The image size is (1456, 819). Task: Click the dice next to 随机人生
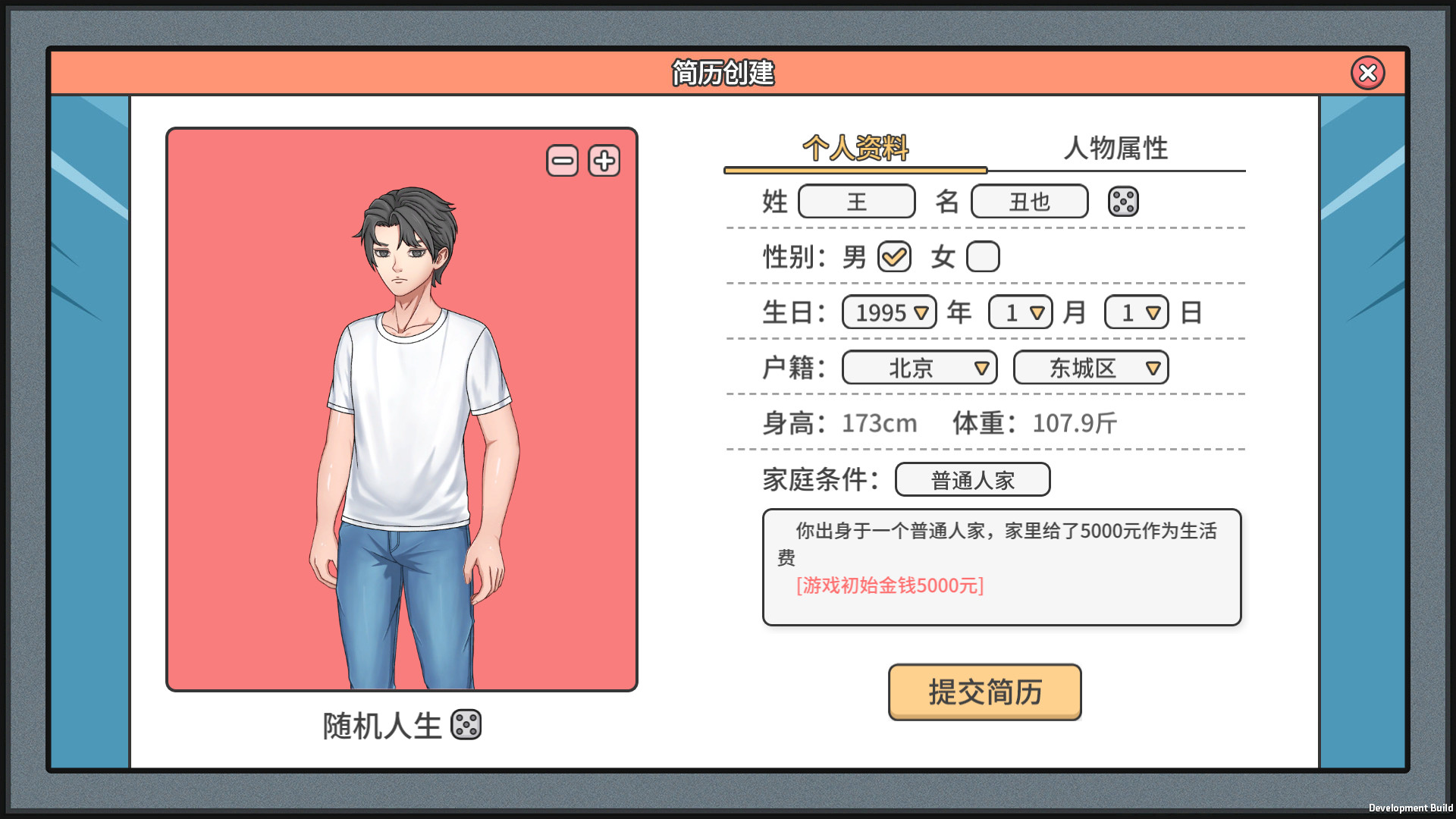pyautogui.click(x=466, y=726)
